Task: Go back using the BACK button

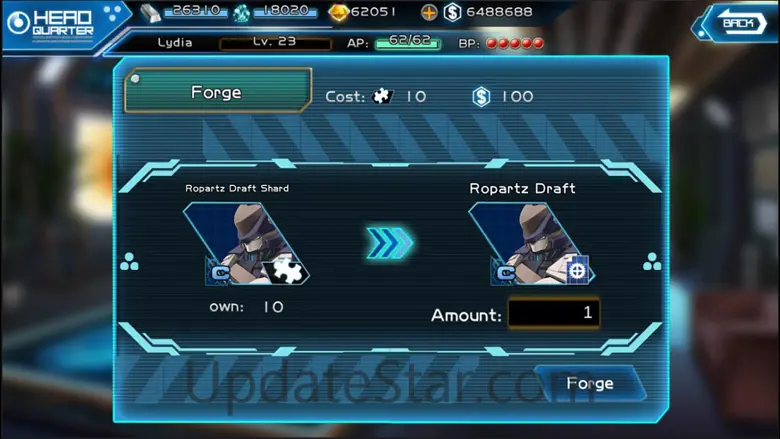Action: coord(736,22)
